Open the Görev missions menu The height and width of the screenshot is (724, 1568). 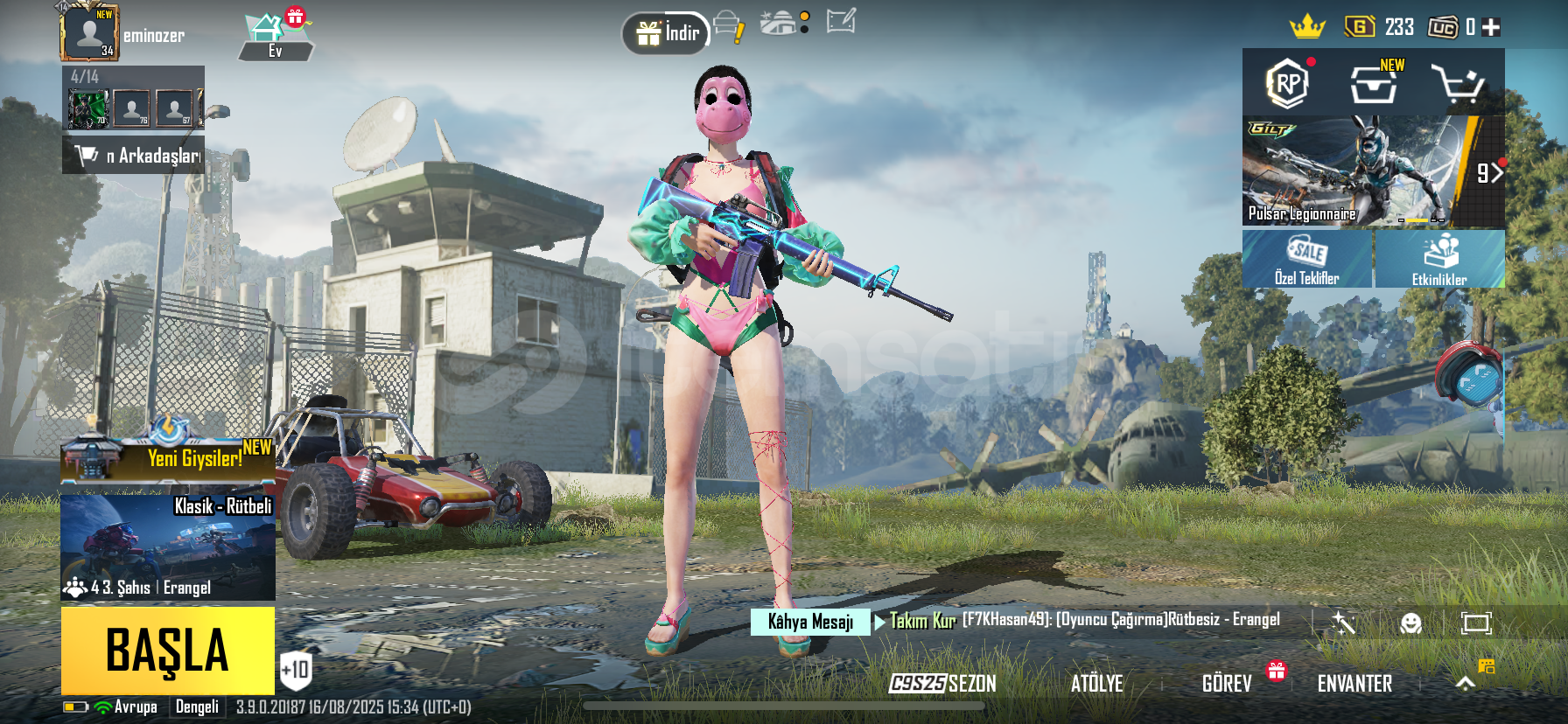[x=1227, y=683]
